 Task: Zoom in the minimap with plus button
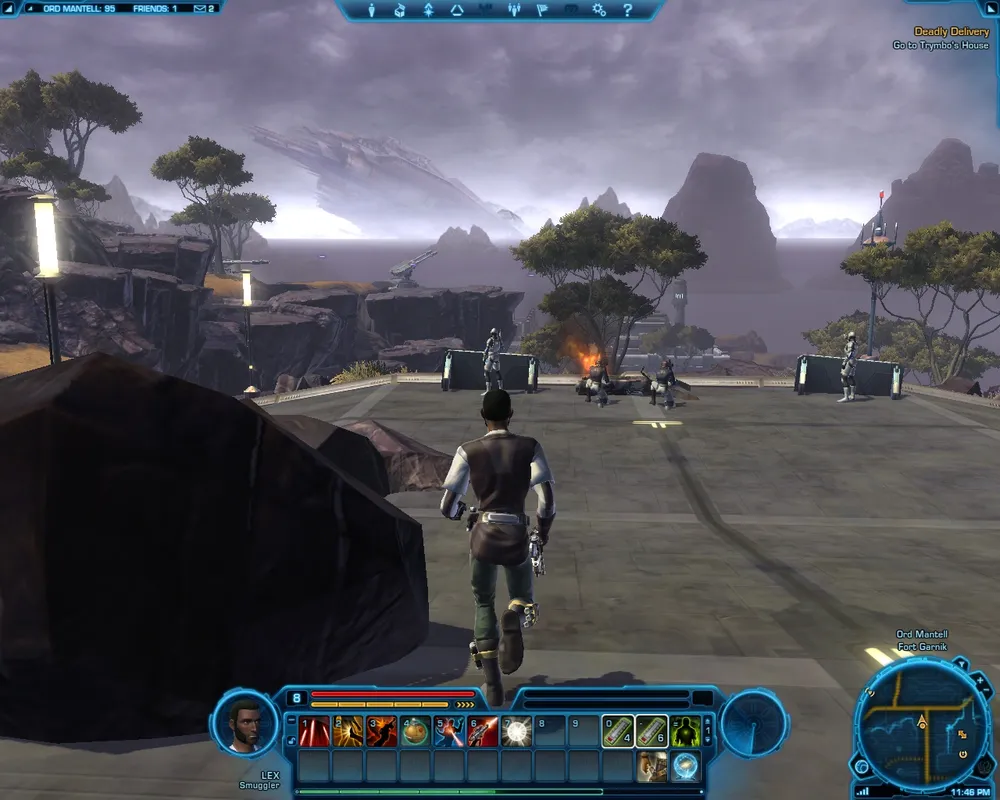[979, 682]
